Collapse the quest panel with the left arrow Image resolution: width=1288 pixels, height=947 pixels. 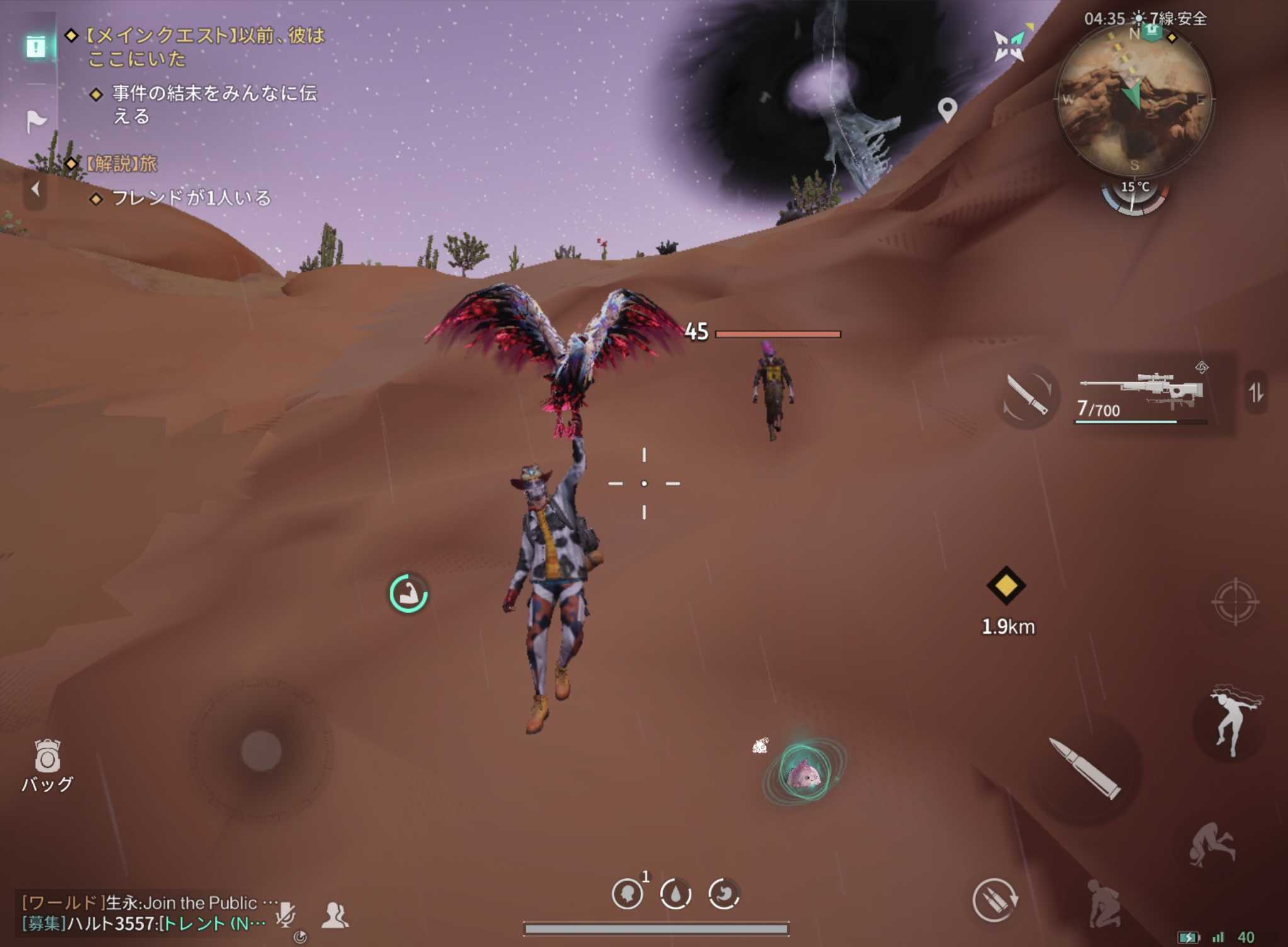click(x=35, y=188)
